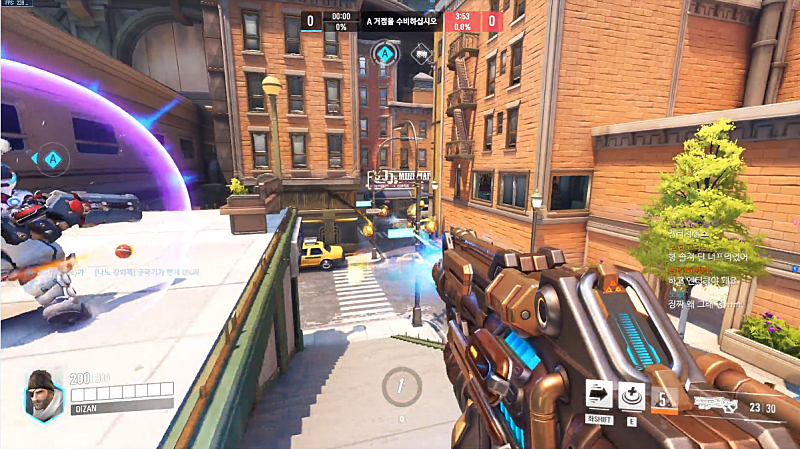Click the defend point A objective banner

click(400, 20)
